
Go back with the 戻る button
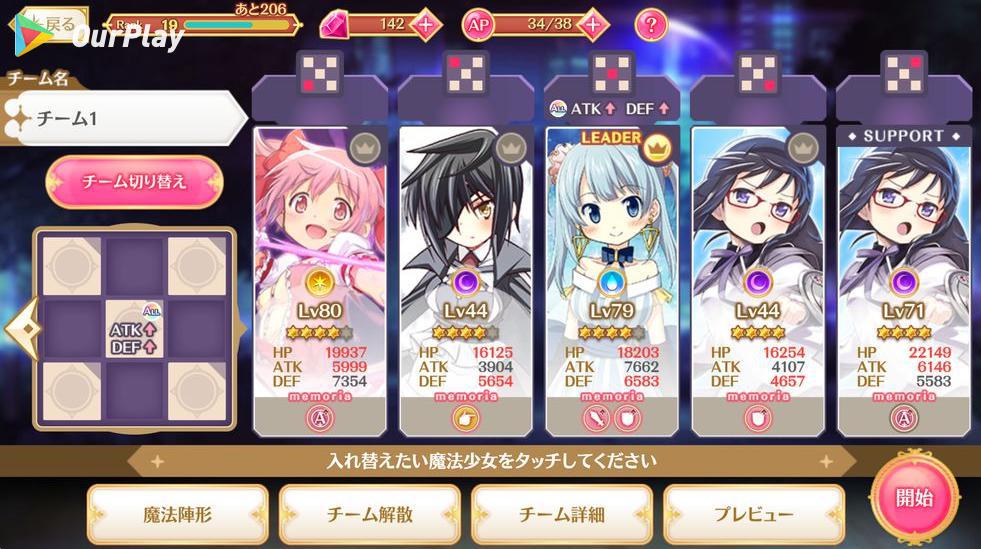point(52,24)
